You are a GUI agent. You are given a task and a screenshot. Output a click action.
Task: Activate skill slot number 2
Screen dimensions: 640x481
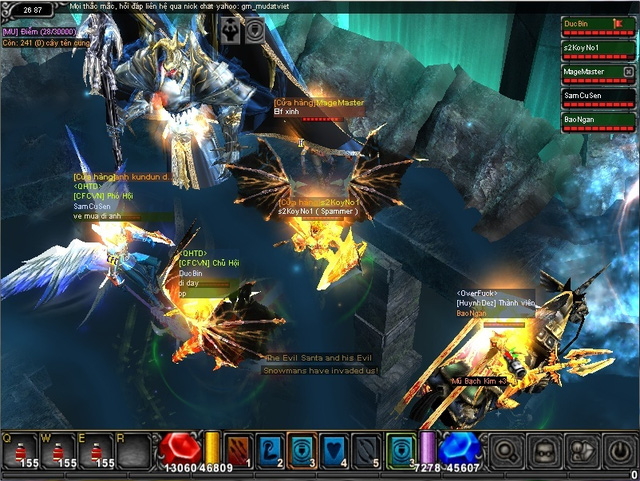pos(270,451)
